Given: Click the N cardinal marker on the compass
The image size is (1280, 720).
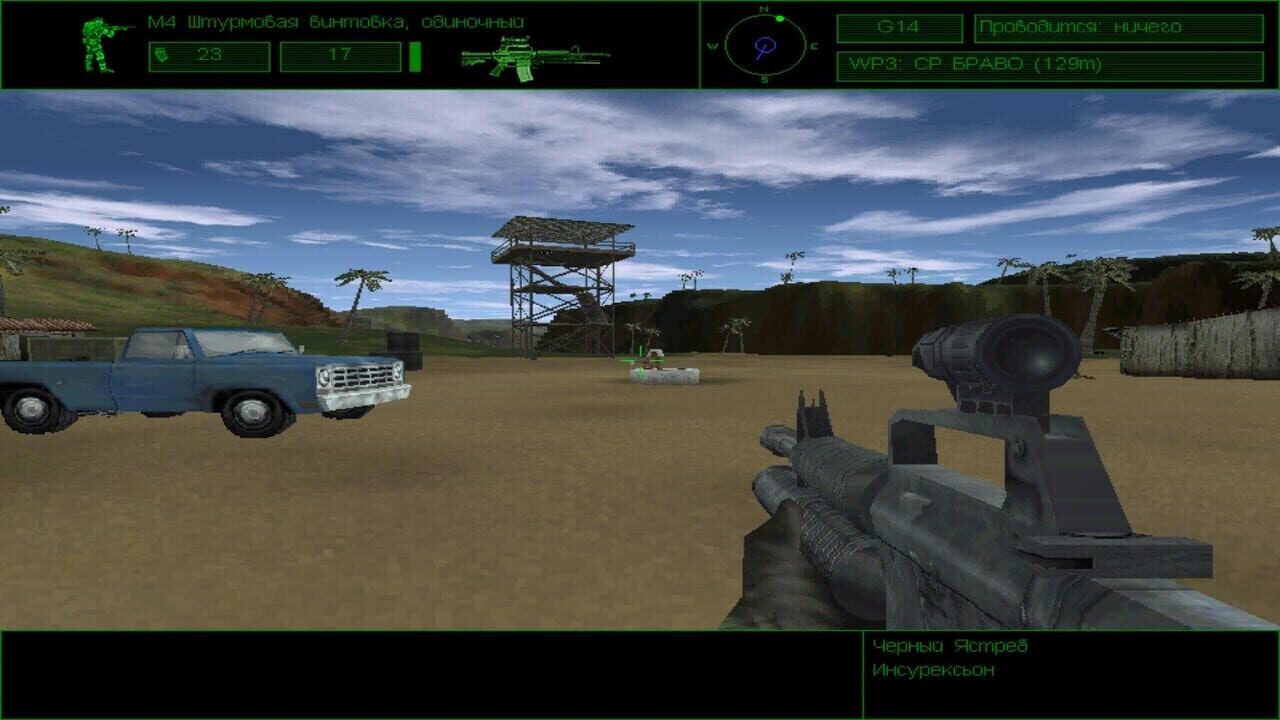Looking at the screenshot, I should [x=763, y=8].
